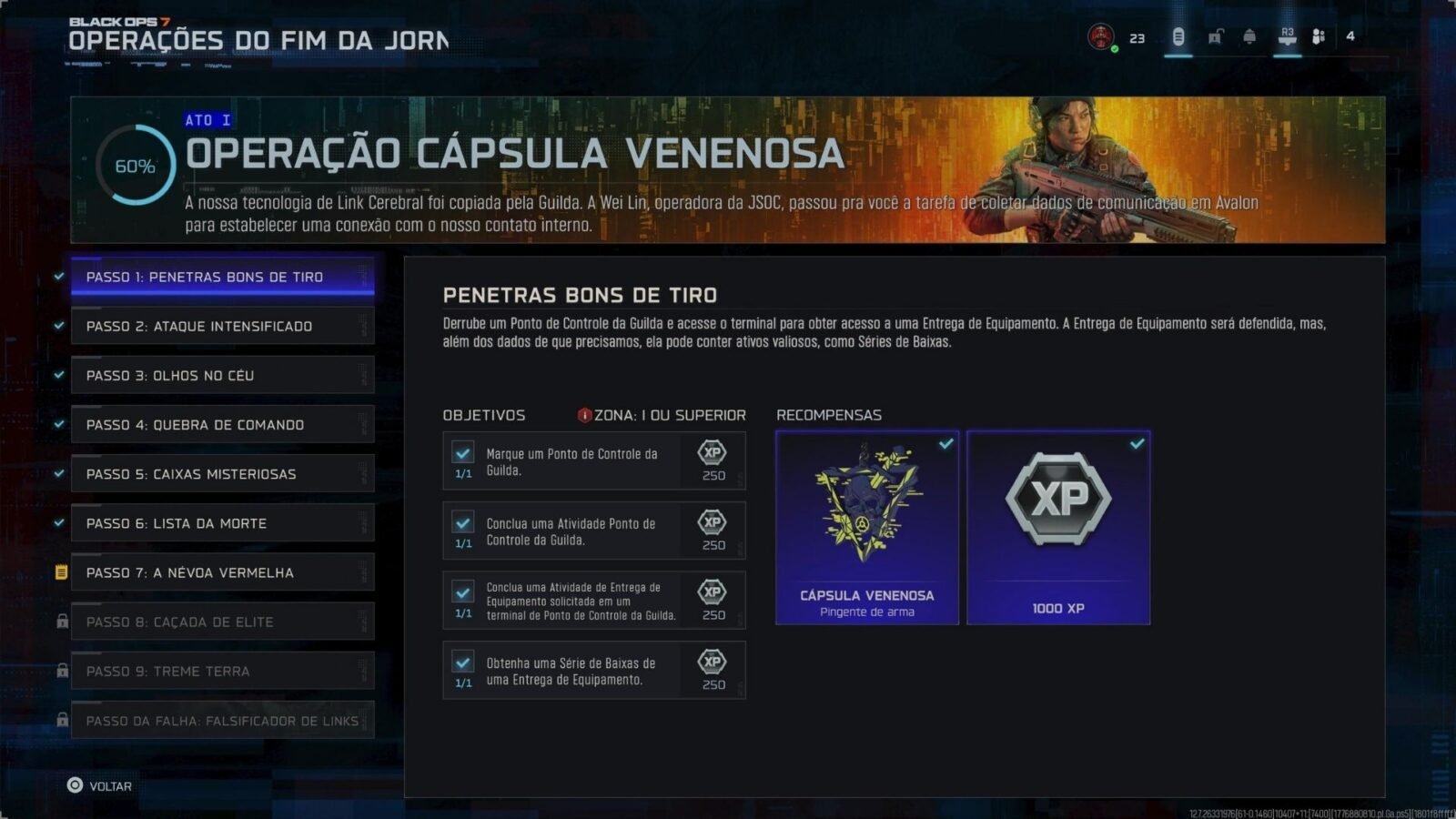Open Passo 5: Caixas Misteriosas
The height and width of the screenshot is (819, 1456).
coord(222,473)
